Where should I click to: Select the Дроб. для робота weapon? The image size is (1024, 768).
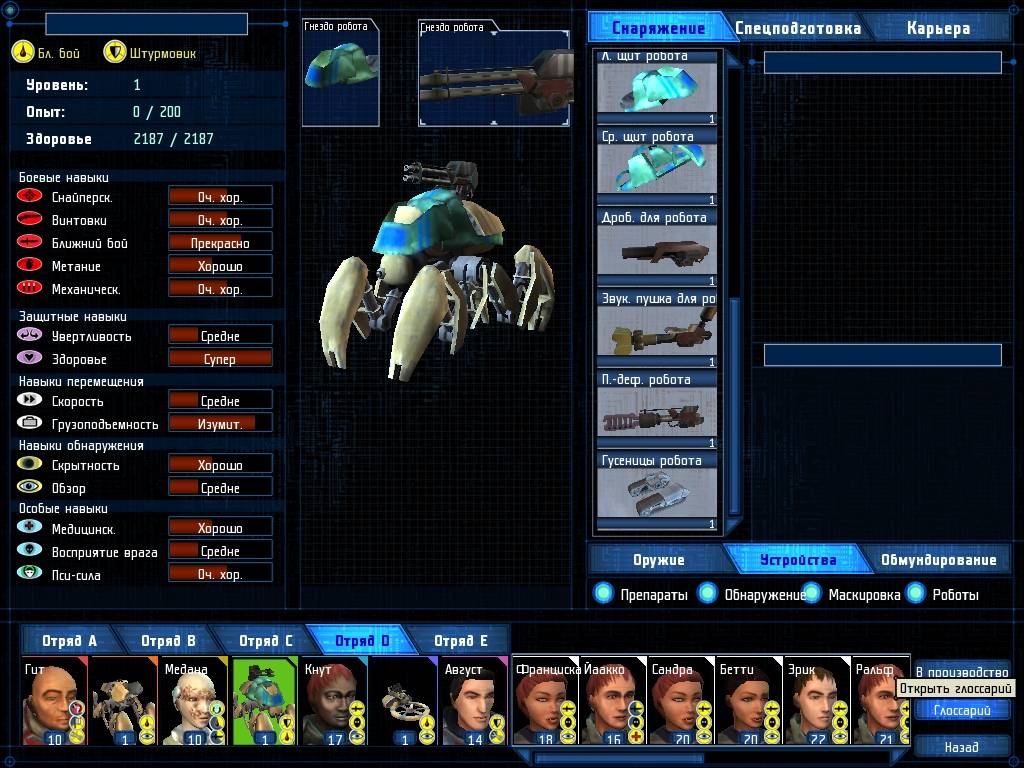(657, 248)
